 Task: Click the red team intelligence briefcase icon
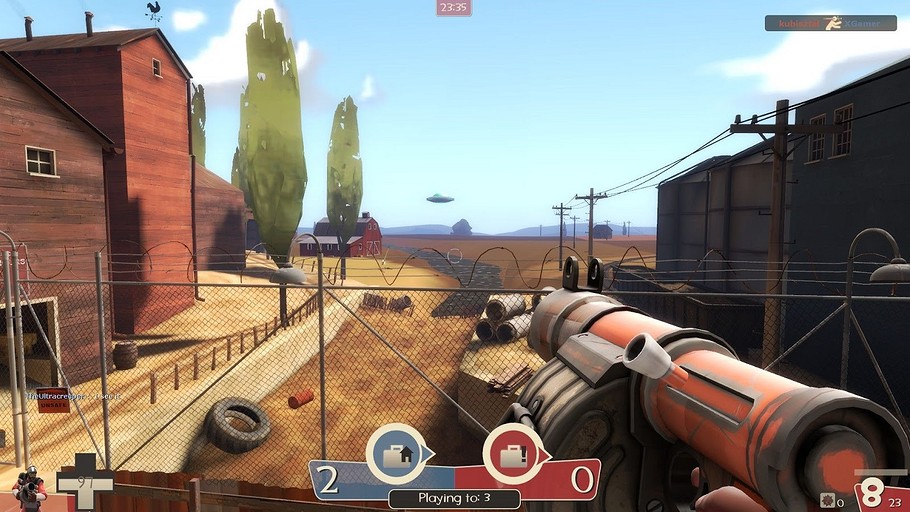coord(513,455)
